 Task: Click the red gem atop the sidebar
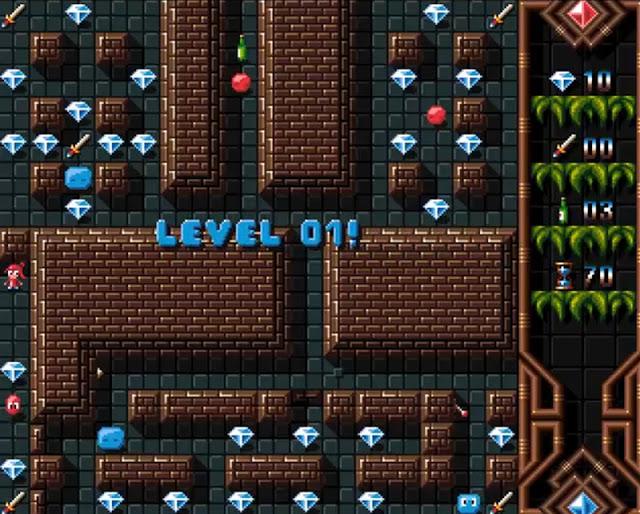581,15
